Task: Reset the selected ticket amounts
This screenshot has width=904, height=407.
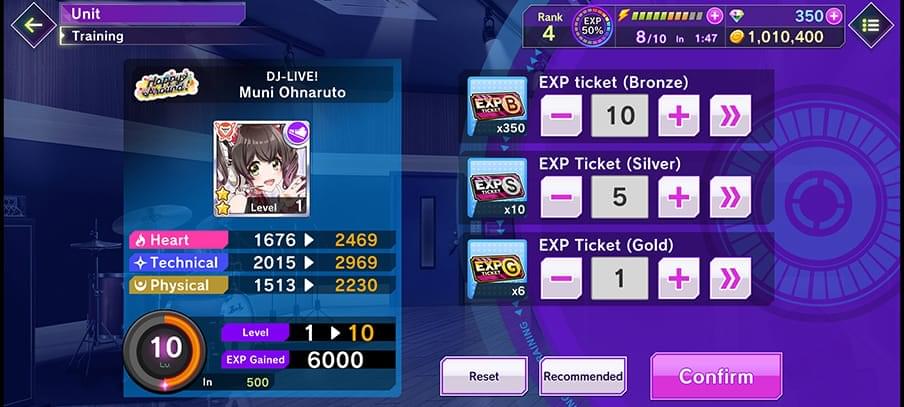Action: point(484,377)
